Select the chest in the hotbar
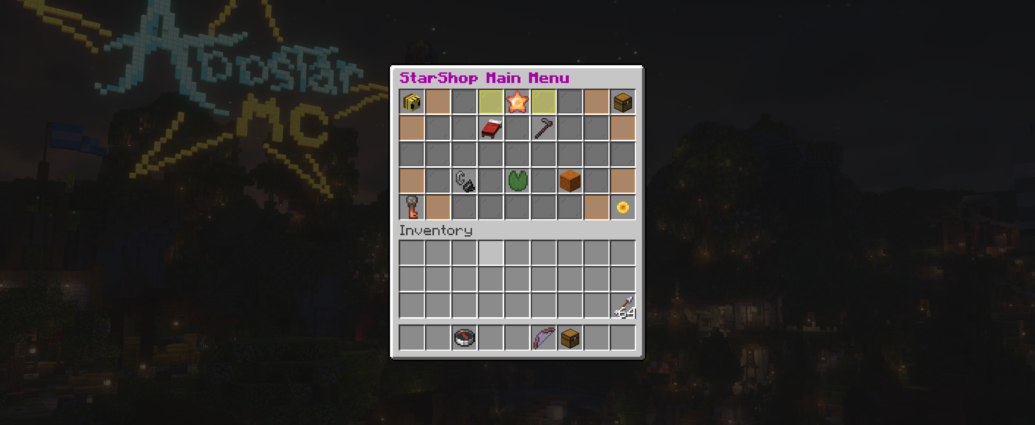 570,338
